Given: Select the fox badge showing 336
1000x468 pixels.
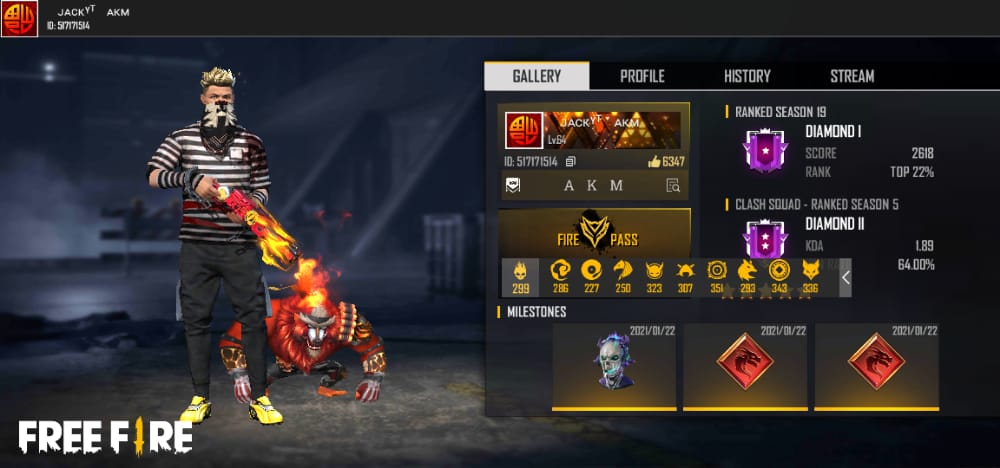Looking at the screenshot, I should (810, 277).
